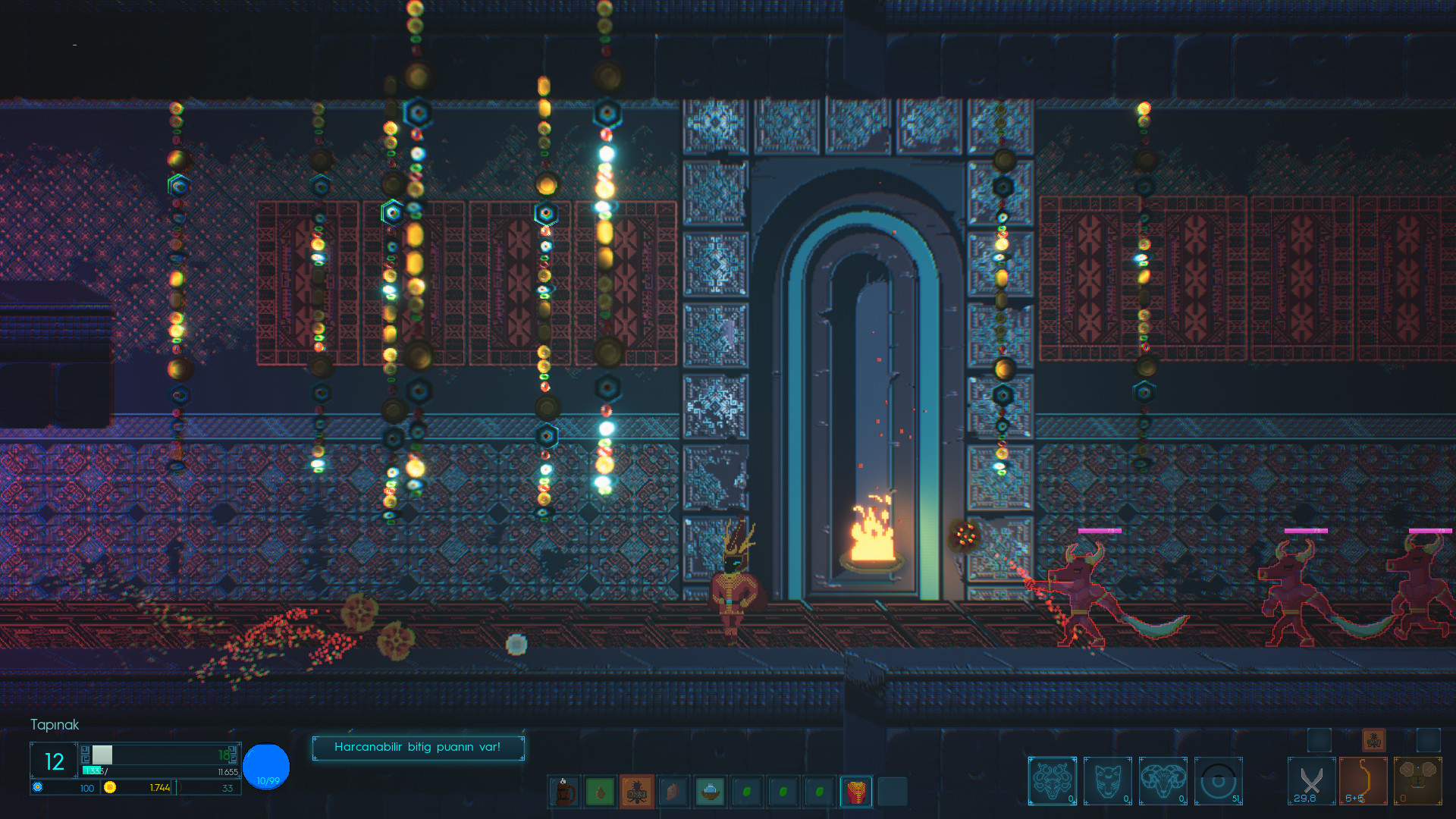Toggle the cat mask ability

pos(1107,782)
